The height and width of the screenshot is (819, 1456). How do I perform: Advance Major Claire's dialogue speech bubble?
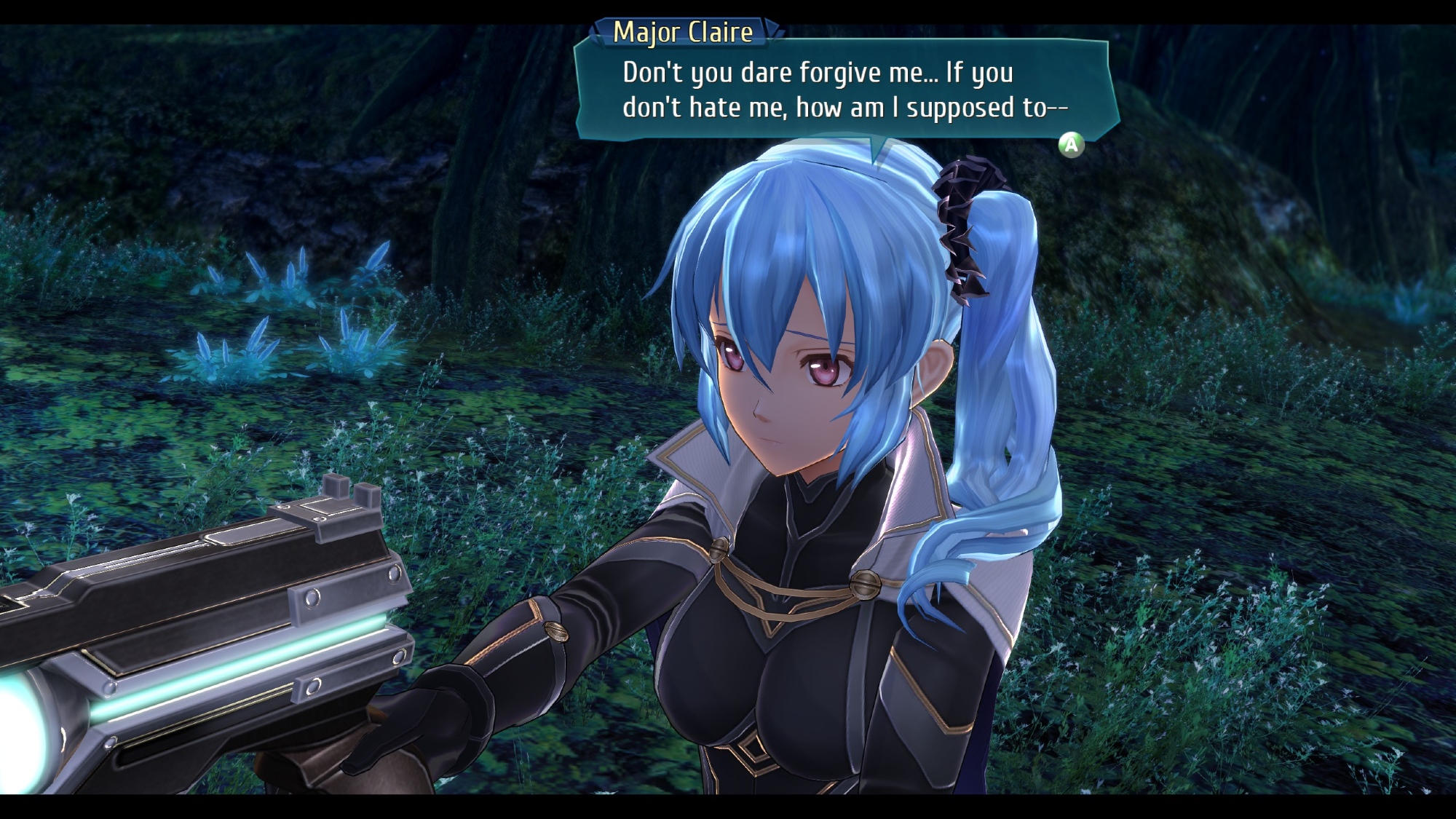1071,145
